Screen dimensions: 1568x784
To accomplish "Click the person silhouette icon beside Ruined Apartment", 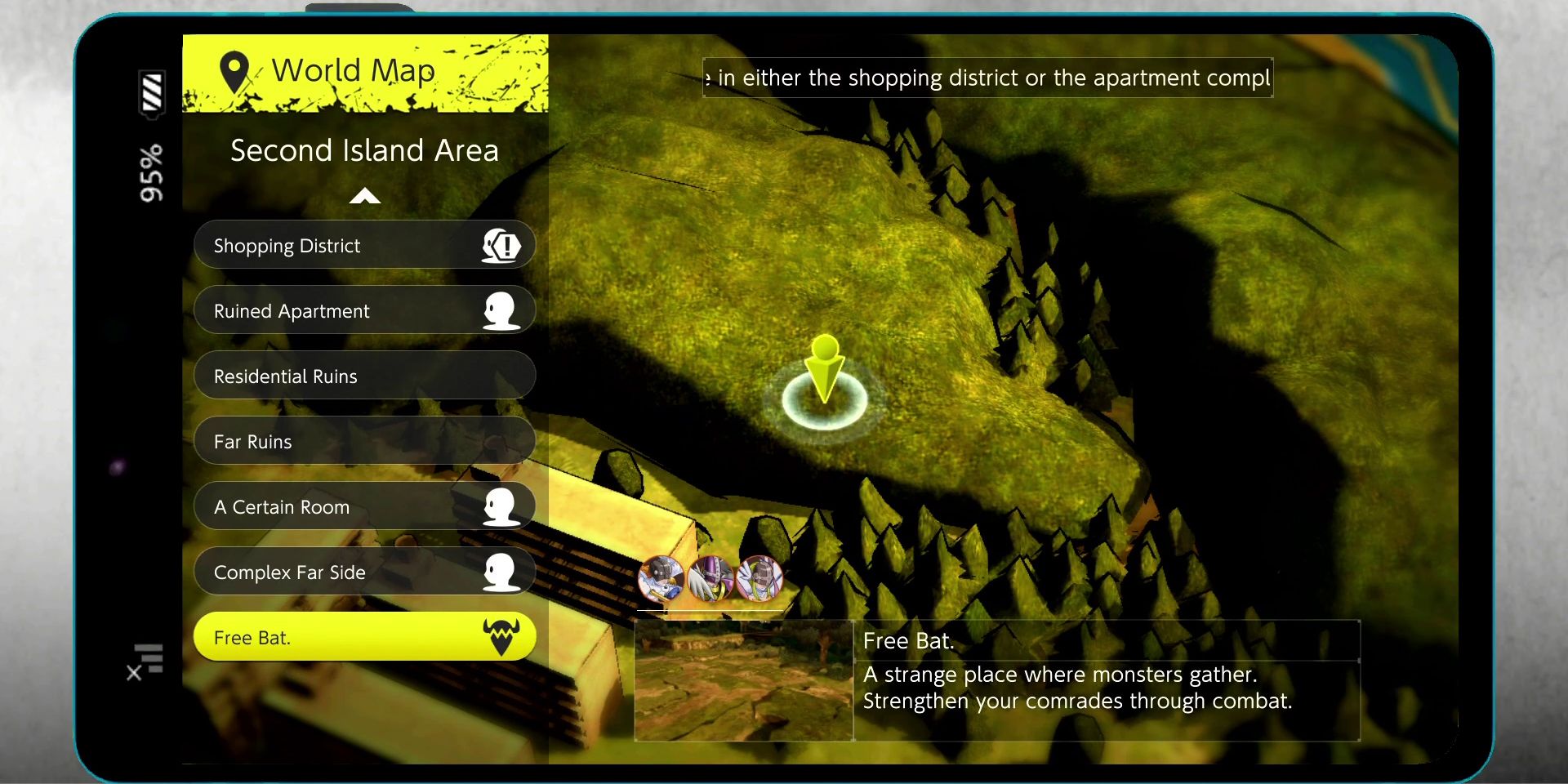I will coord(501,310).
